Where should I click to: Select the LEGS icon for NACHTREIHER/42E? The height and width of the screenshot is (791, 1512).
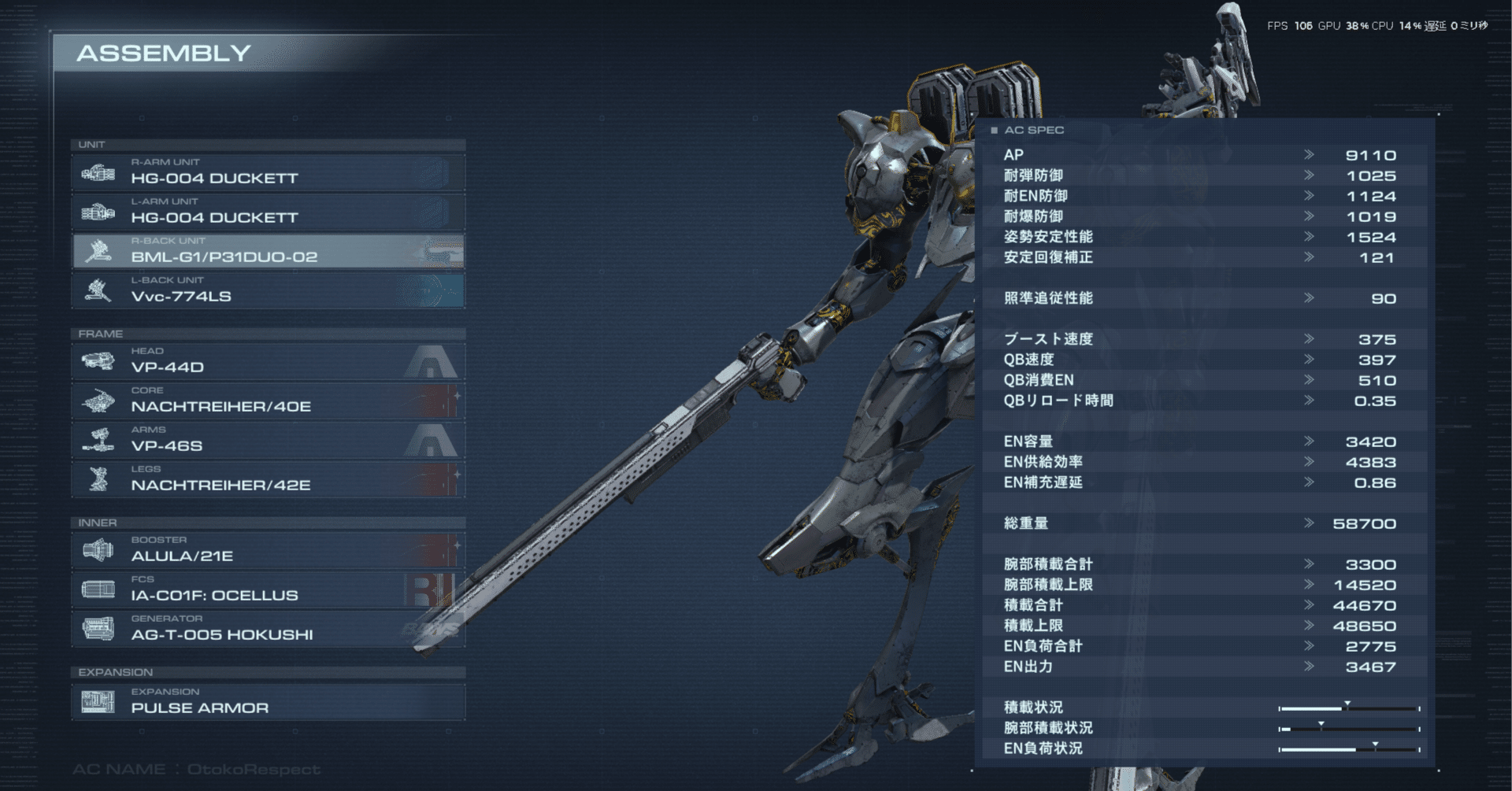(x=99, y=480)
